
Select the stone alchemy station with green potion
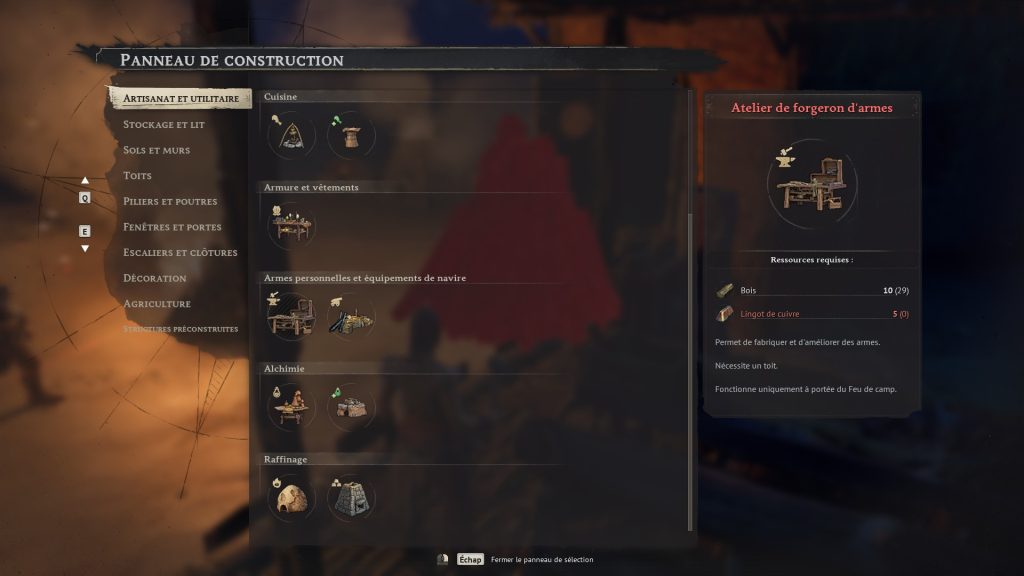351,407
